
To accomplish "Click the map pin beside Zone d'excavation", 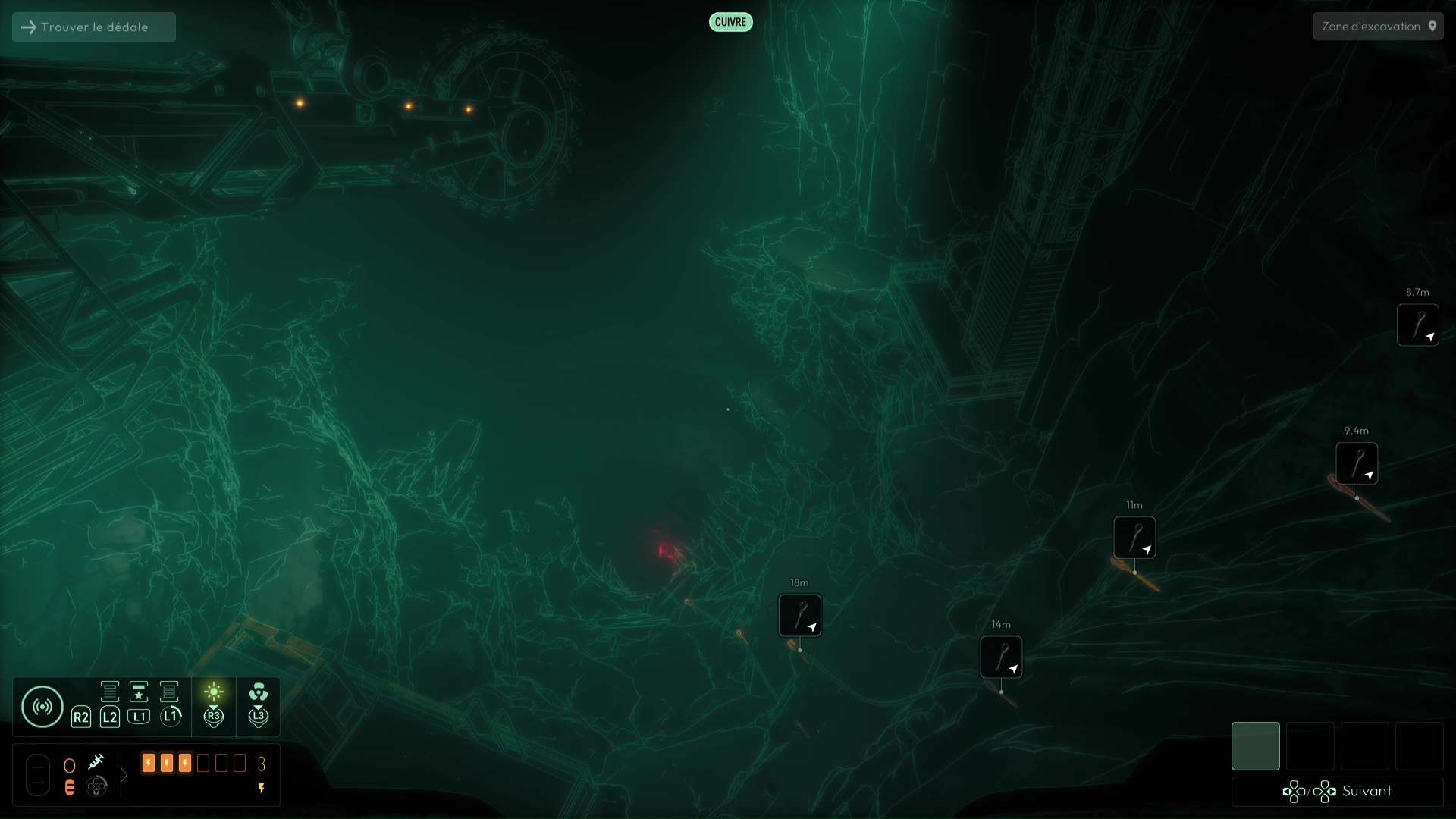I will 1433,26.
